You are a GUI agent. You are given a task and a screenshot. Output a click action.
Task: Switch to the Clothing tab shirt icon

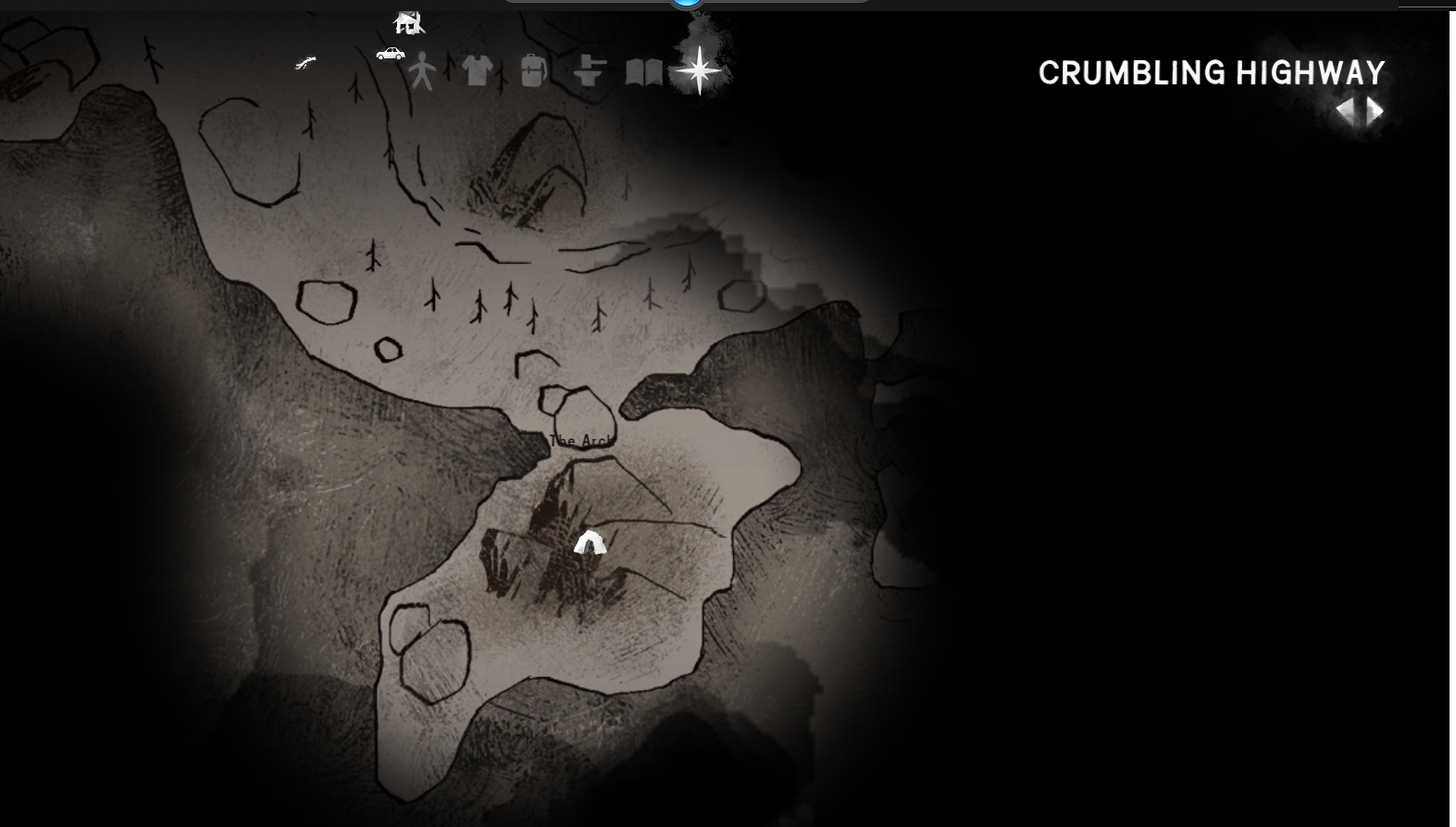tap(477, 69)
